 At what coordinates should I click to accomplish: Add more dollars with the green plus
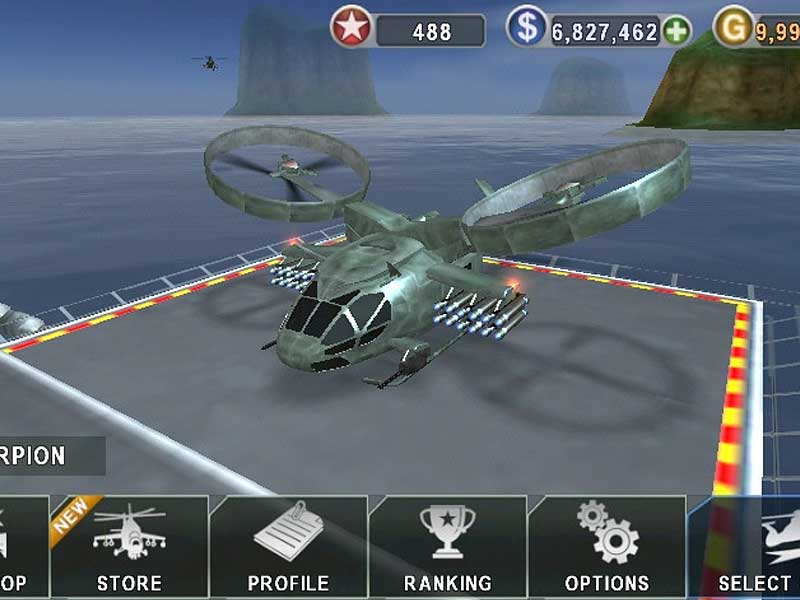tap(677, 30)
